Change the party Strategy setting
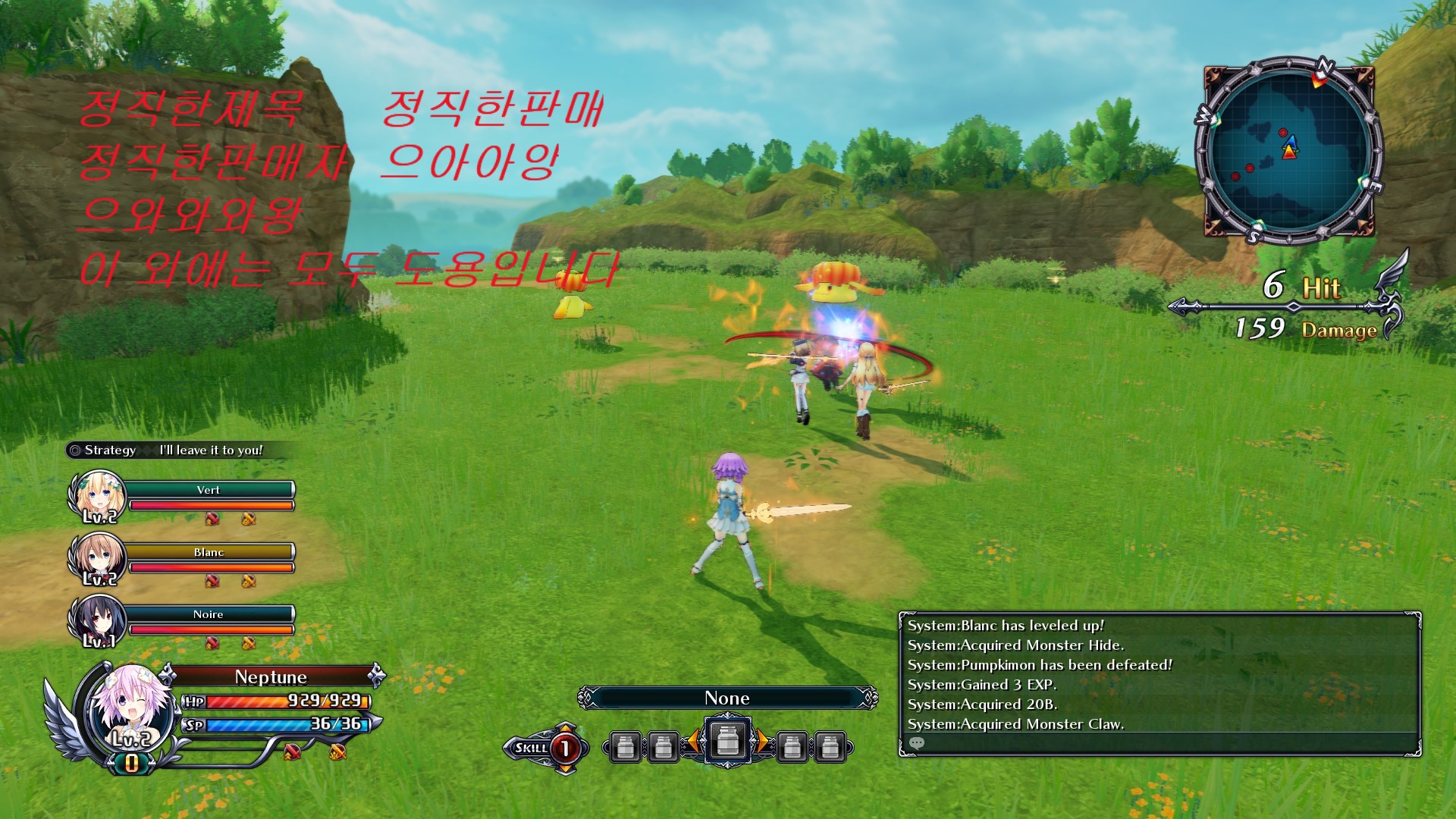This screenshot has width=1456, height=819. (173, 450)
